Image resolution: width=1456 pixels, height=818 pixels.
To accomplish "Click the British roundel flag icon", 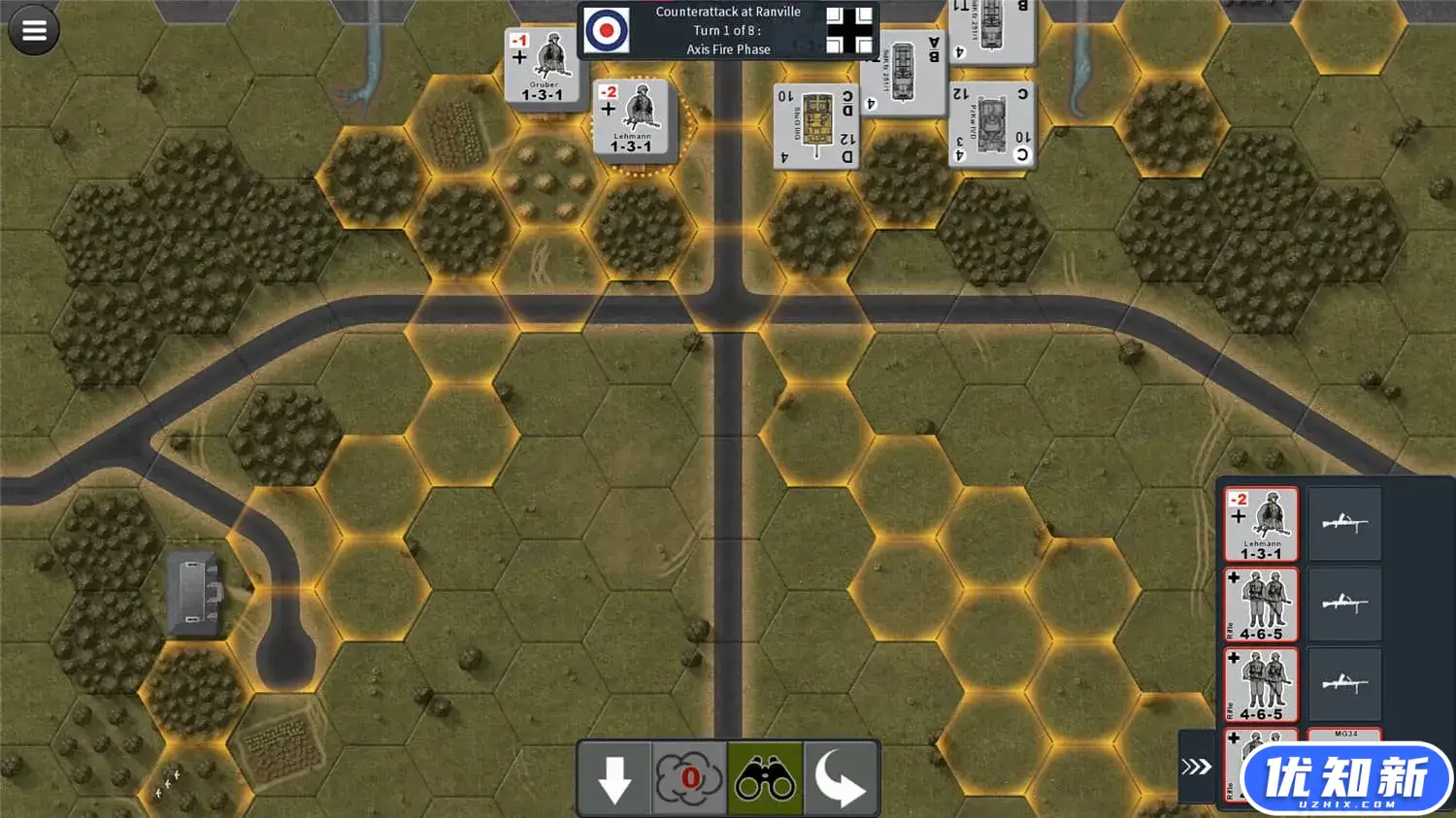I will (608, 30).
